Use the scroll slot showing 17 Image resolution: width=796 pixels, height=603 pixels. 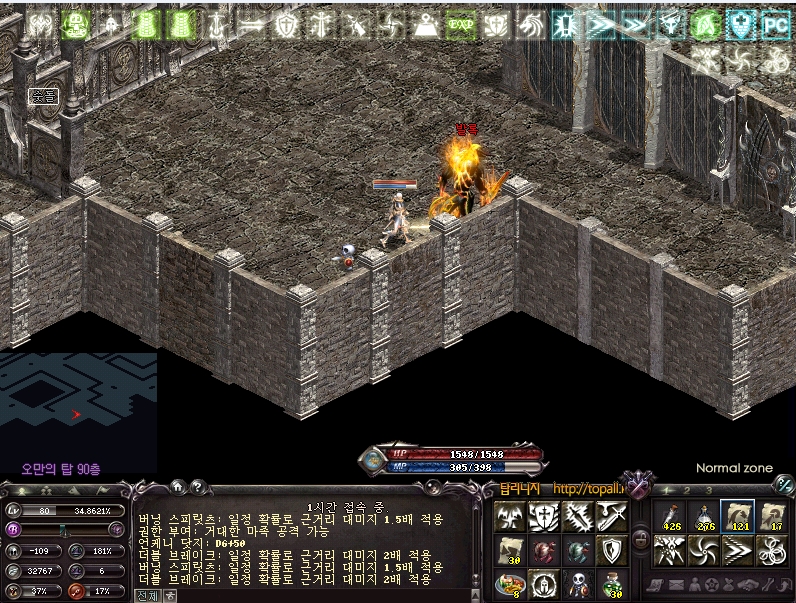(774, 517)
